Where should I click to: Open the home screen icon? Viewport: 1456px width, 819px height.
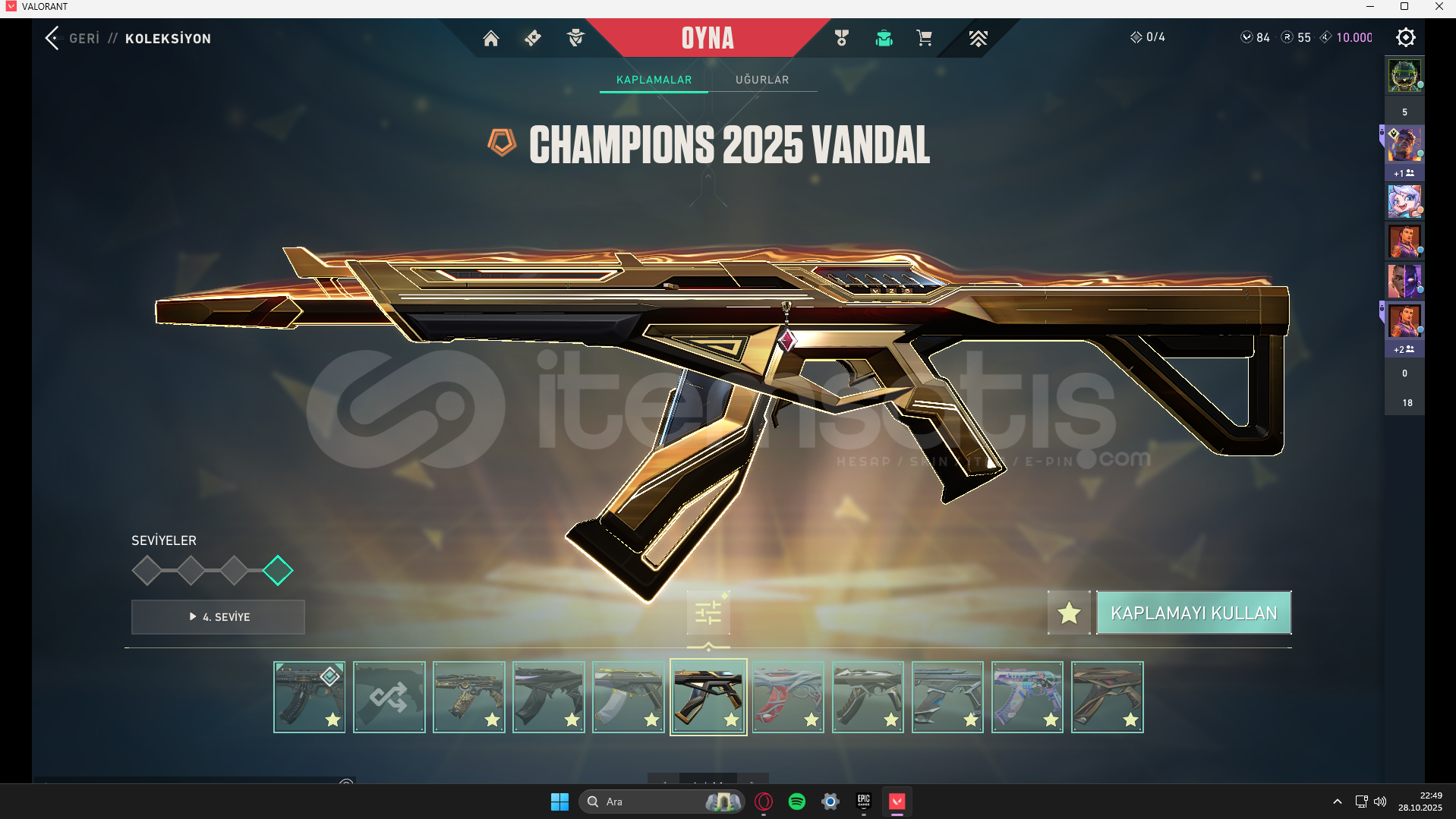490,38
